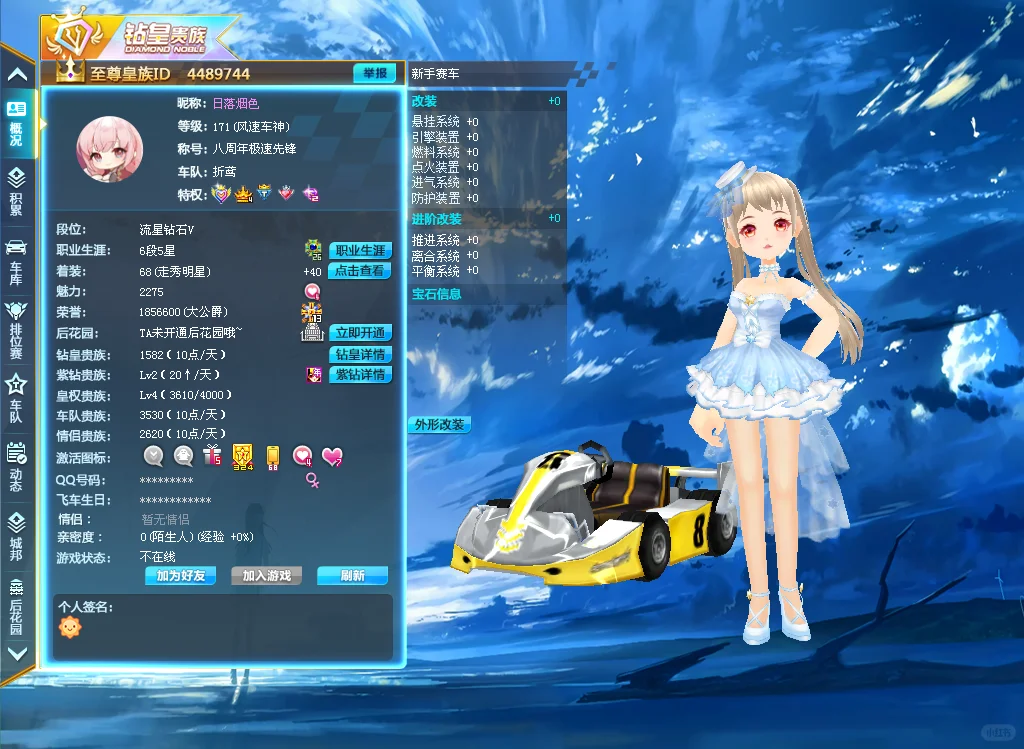Screen dimensions: 1024x749
Task: Expand sidebar with the bottom down arrow
Action: pyautogui.click(x=17, y=653)
